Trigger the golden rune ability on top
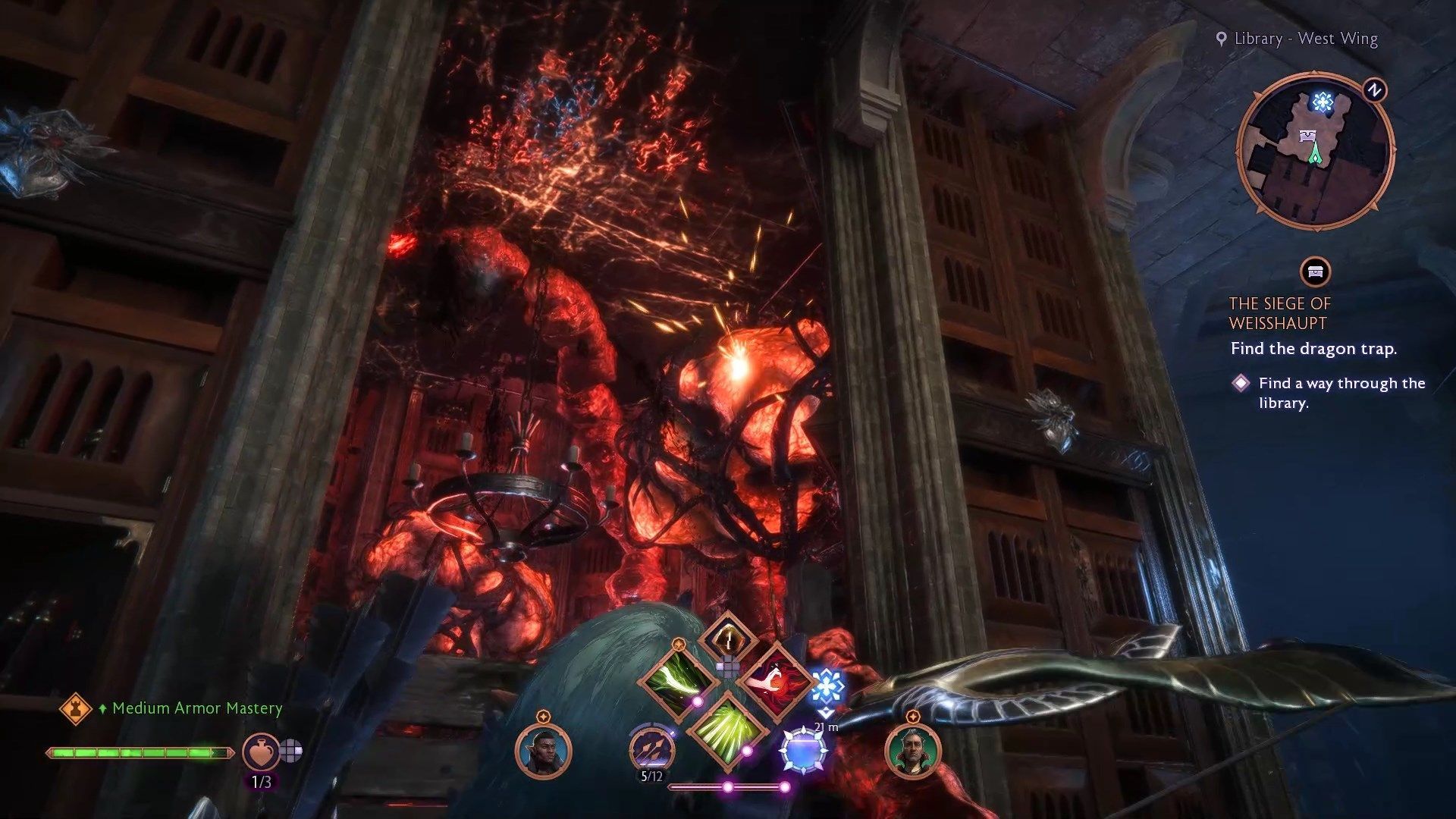 point(727,637)
